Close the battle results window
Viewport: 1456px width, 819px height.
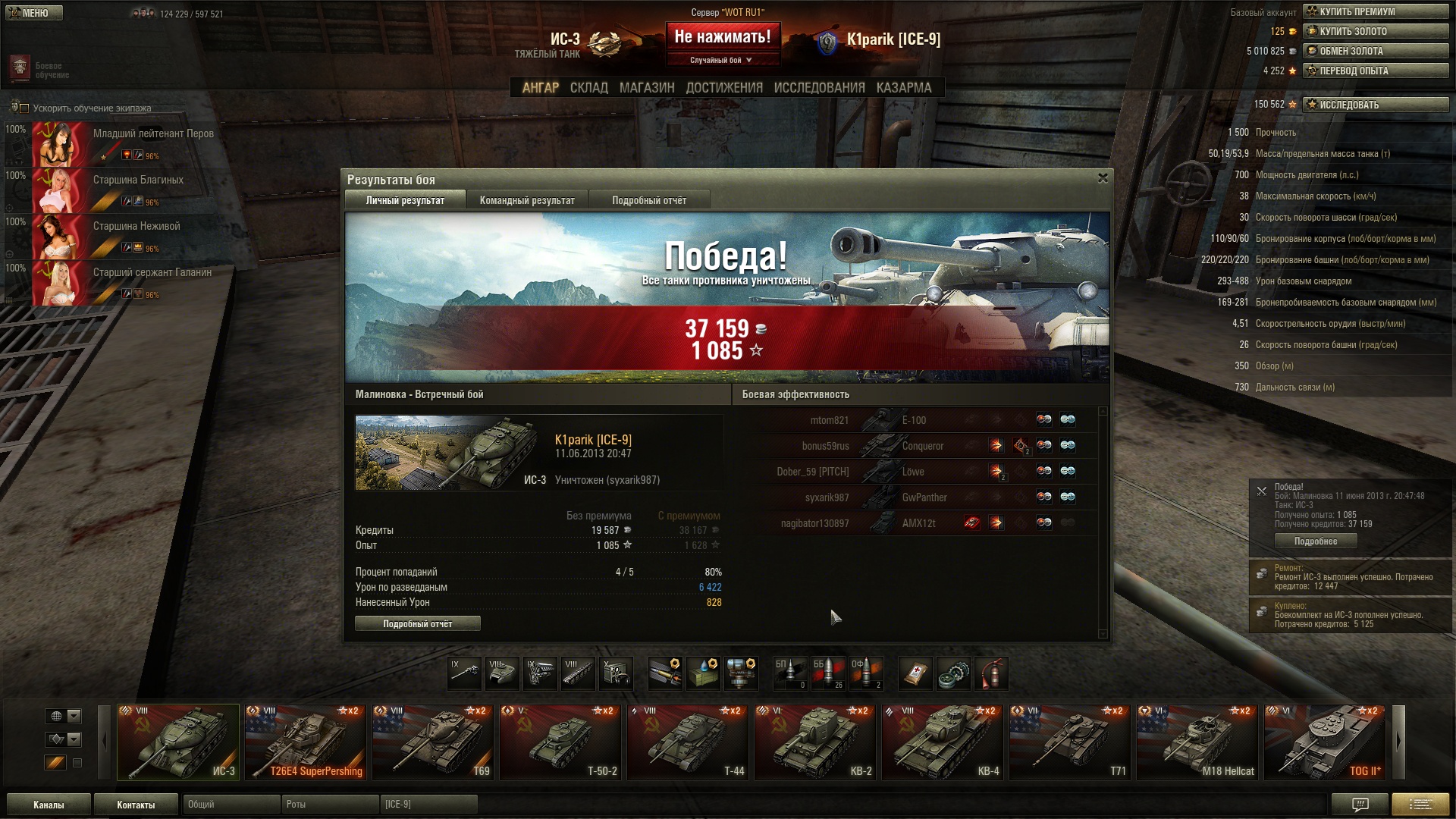click(1103, 178)
